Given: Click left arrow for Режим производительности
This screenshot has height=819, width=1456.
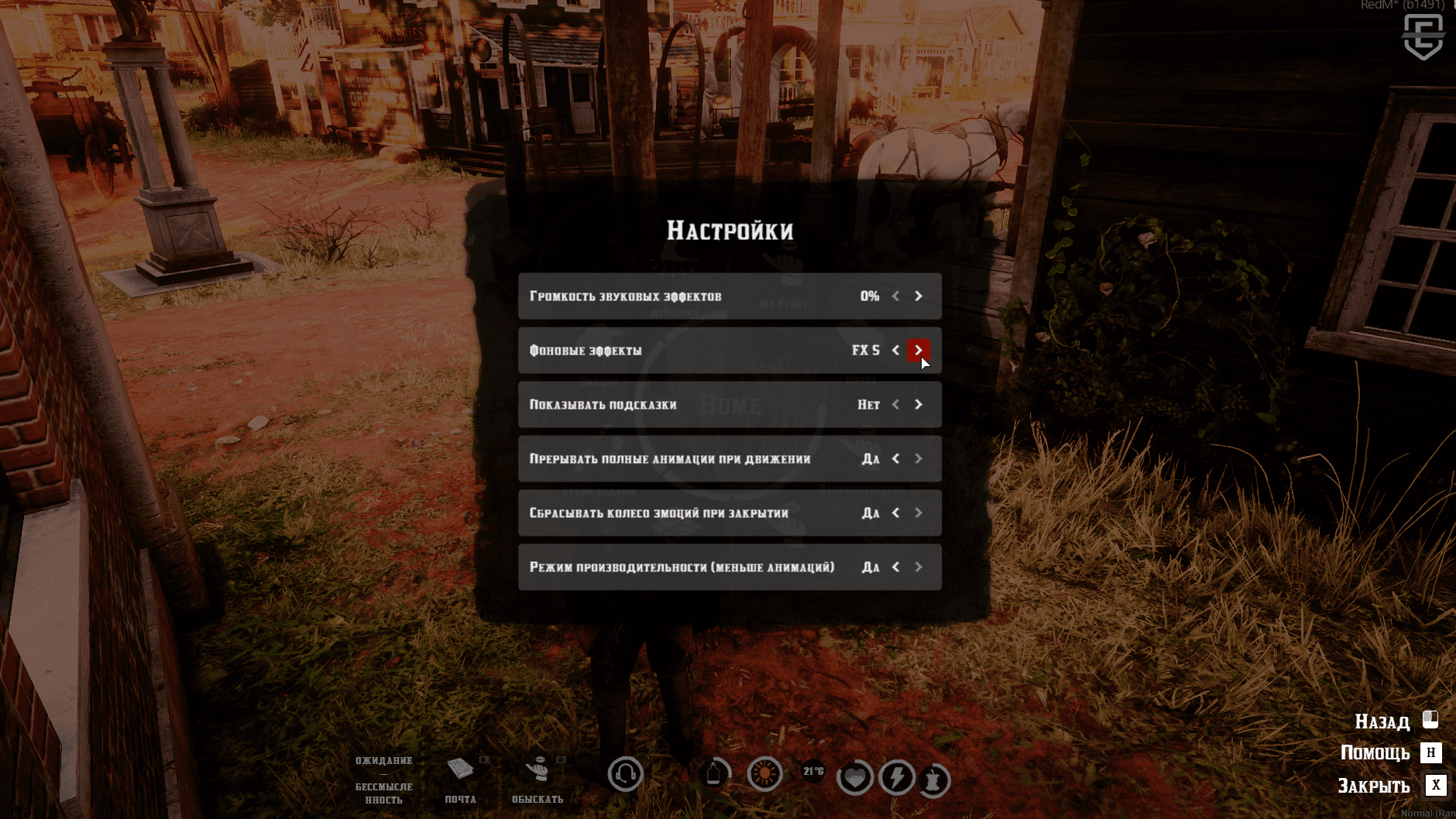Looking at the screenshot, I should click(896, 567).
